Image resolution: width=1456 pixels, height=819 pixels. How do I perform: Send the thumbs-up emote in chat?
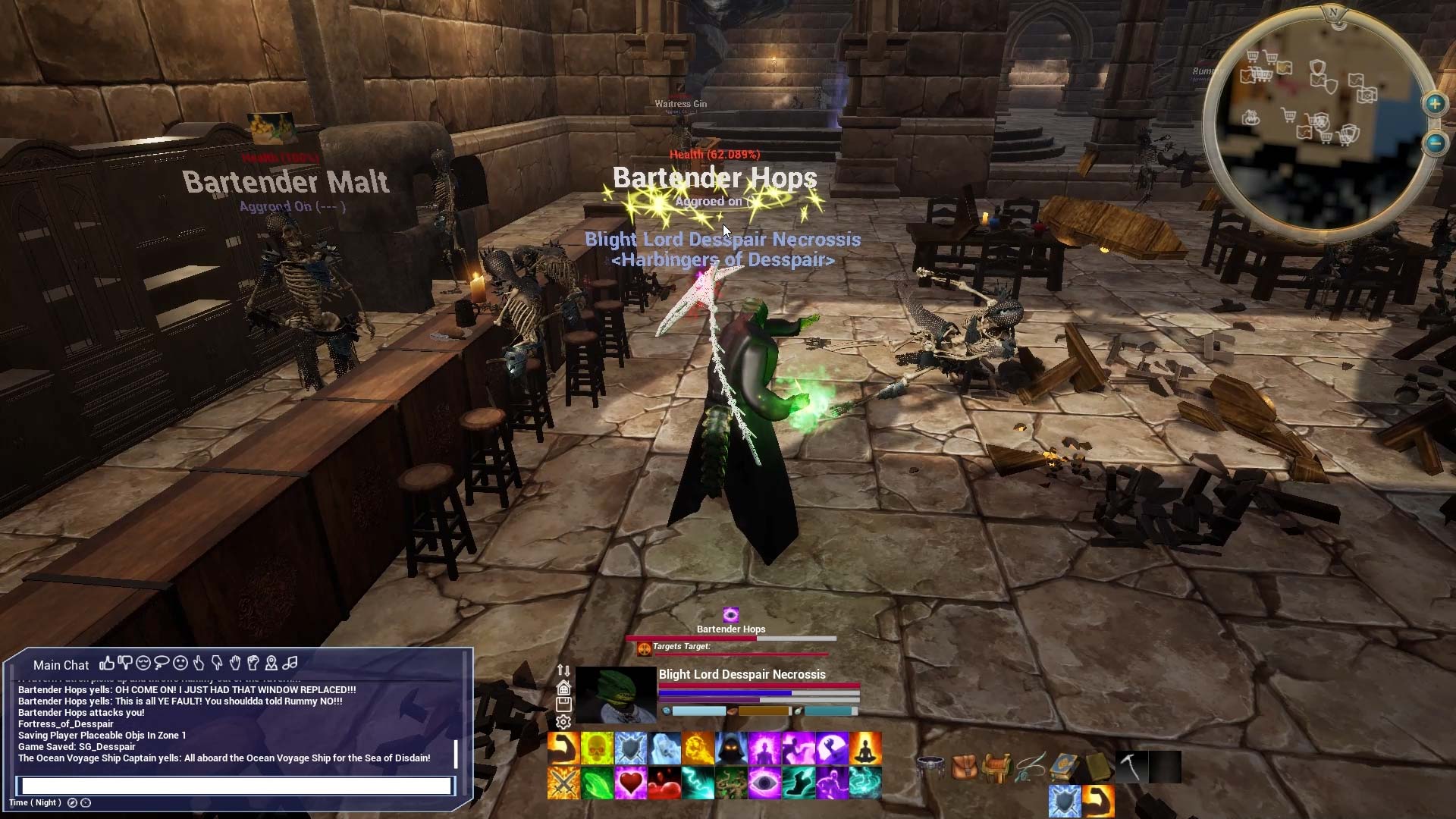pyautogui.click(x=106, y=664)
